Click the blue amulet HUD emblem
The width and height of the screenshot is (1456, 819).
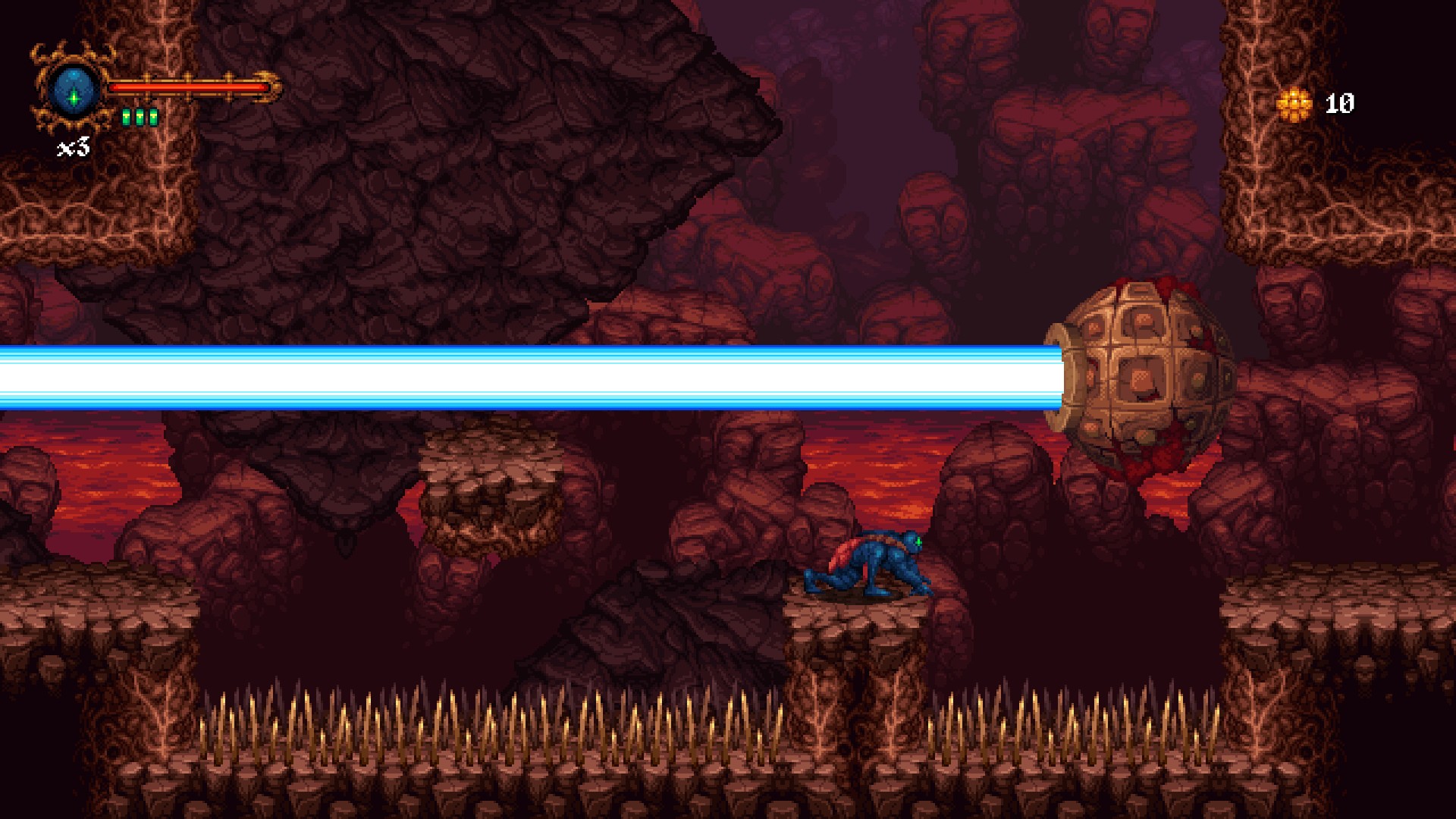[x=73, y=89]
